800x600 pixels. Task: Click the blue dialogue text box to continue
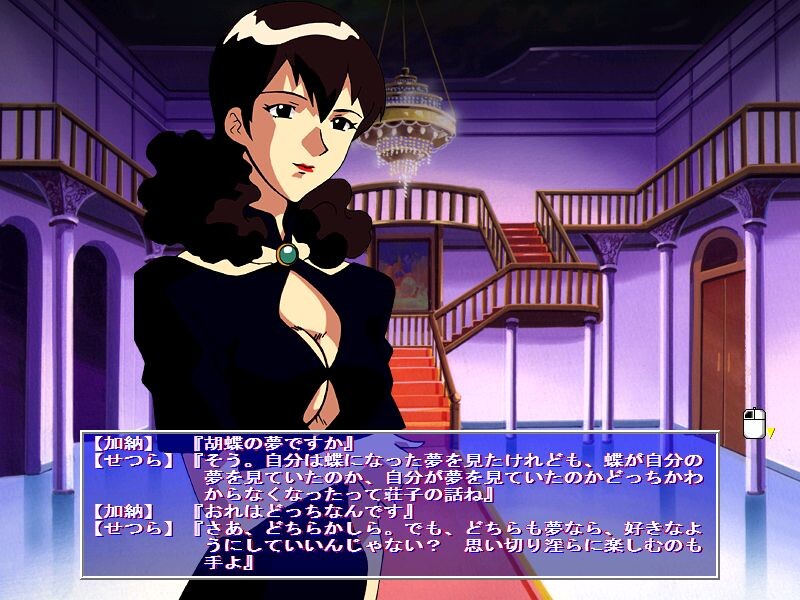point(400,503)
